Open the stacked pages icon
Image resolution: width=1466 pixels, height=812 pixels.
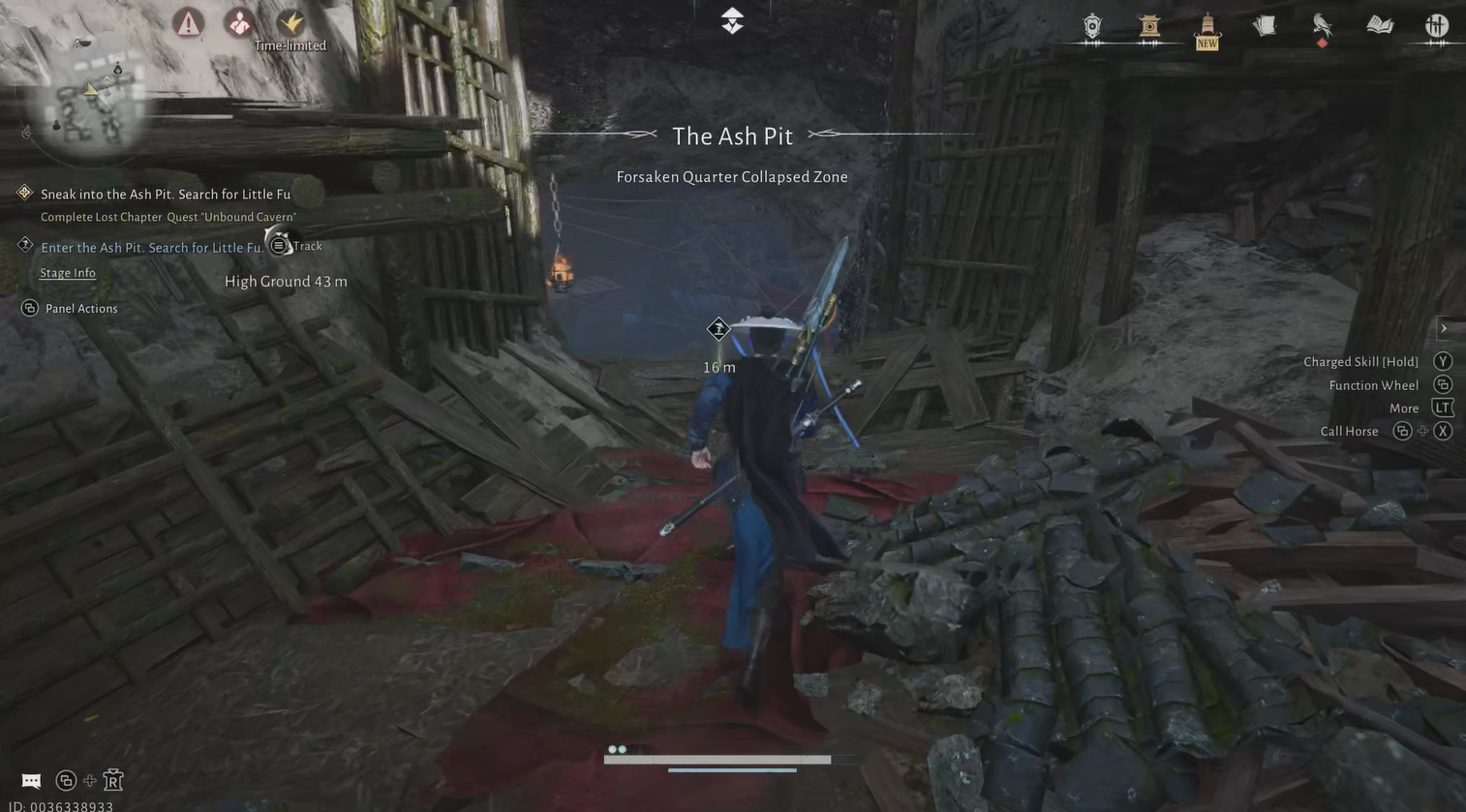pyautogui.click(x=1265, y=26)
